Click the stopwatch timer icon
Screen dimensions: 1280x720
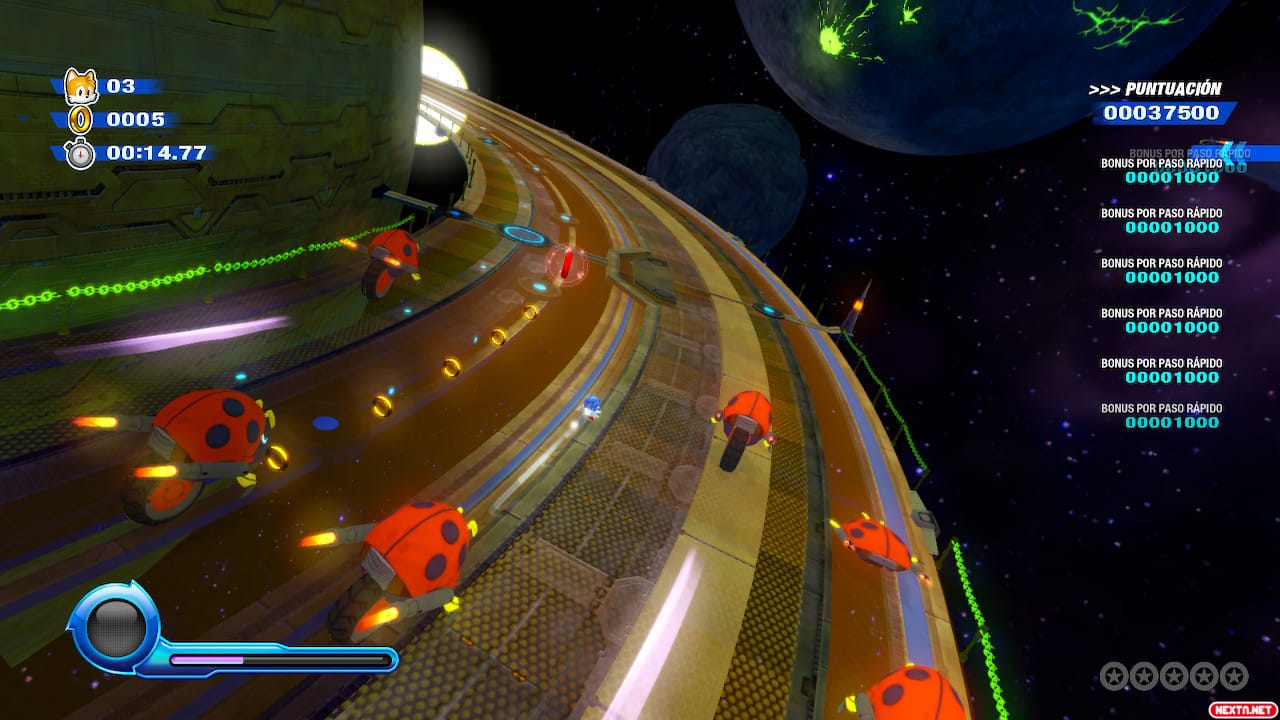pos(80,154)
